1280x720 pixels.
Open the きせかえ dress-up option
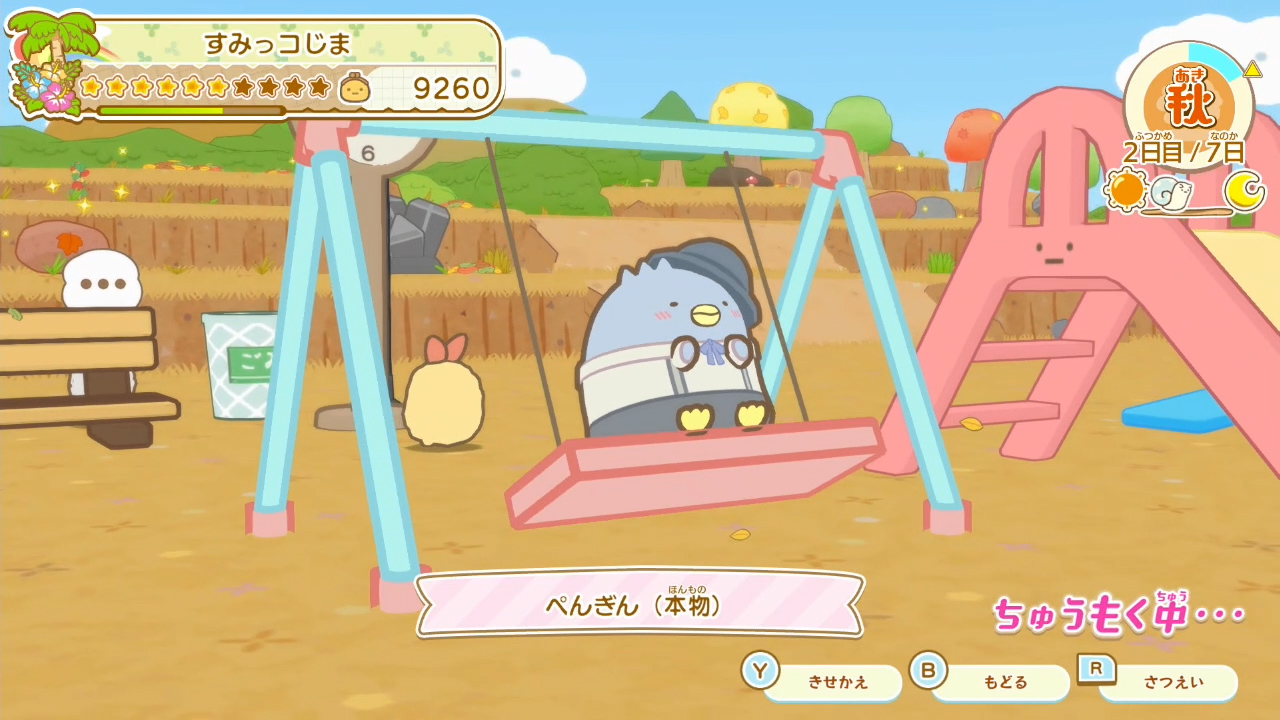838,681
